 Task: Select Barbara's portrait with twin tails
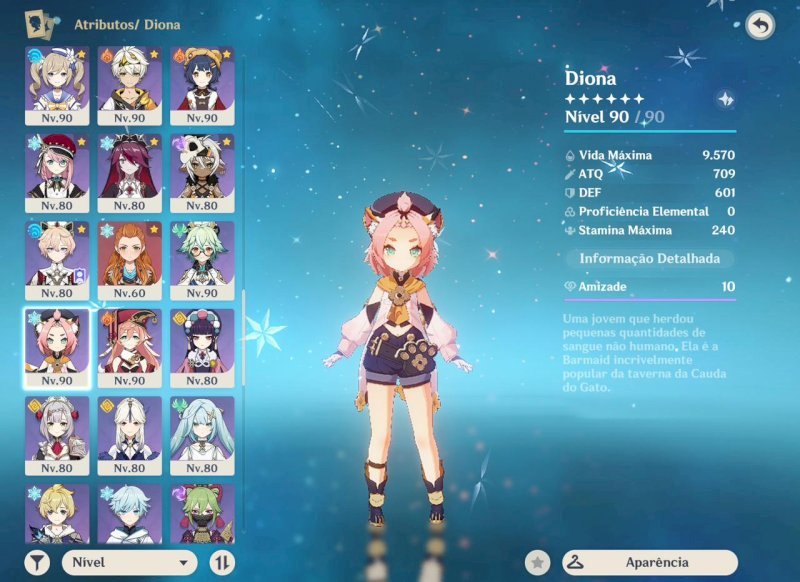[56, 79]
